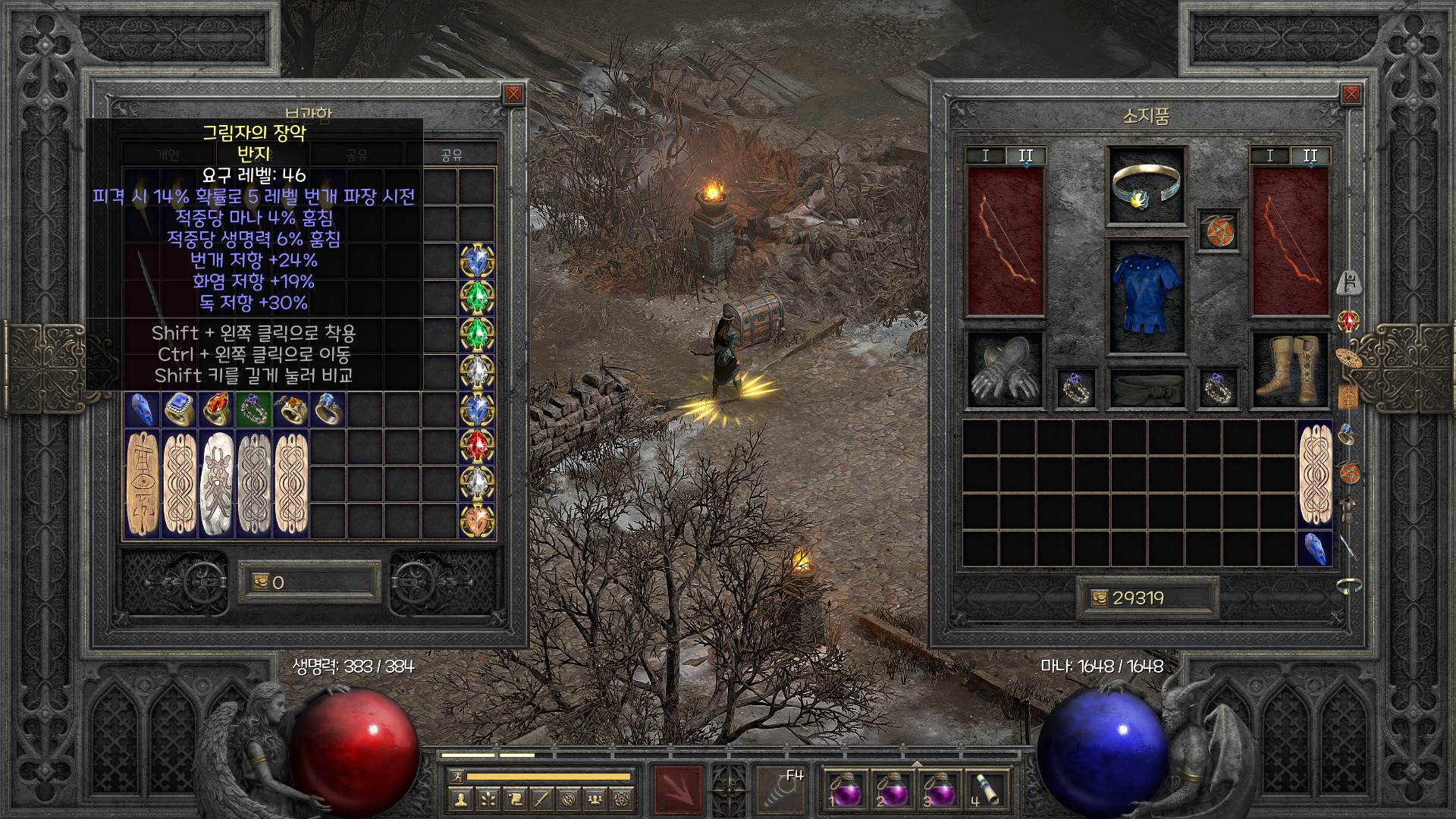Use the purple potion in belt slot 1
This screenshot has width=1456, height=819.
(x=844, y=791)
